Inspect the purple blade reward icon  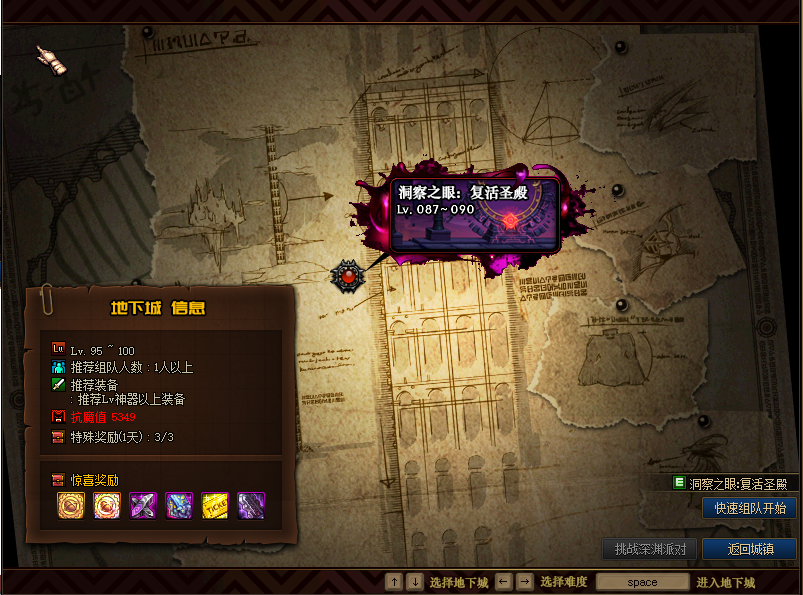pyautogui.click(x=251, y=506)
